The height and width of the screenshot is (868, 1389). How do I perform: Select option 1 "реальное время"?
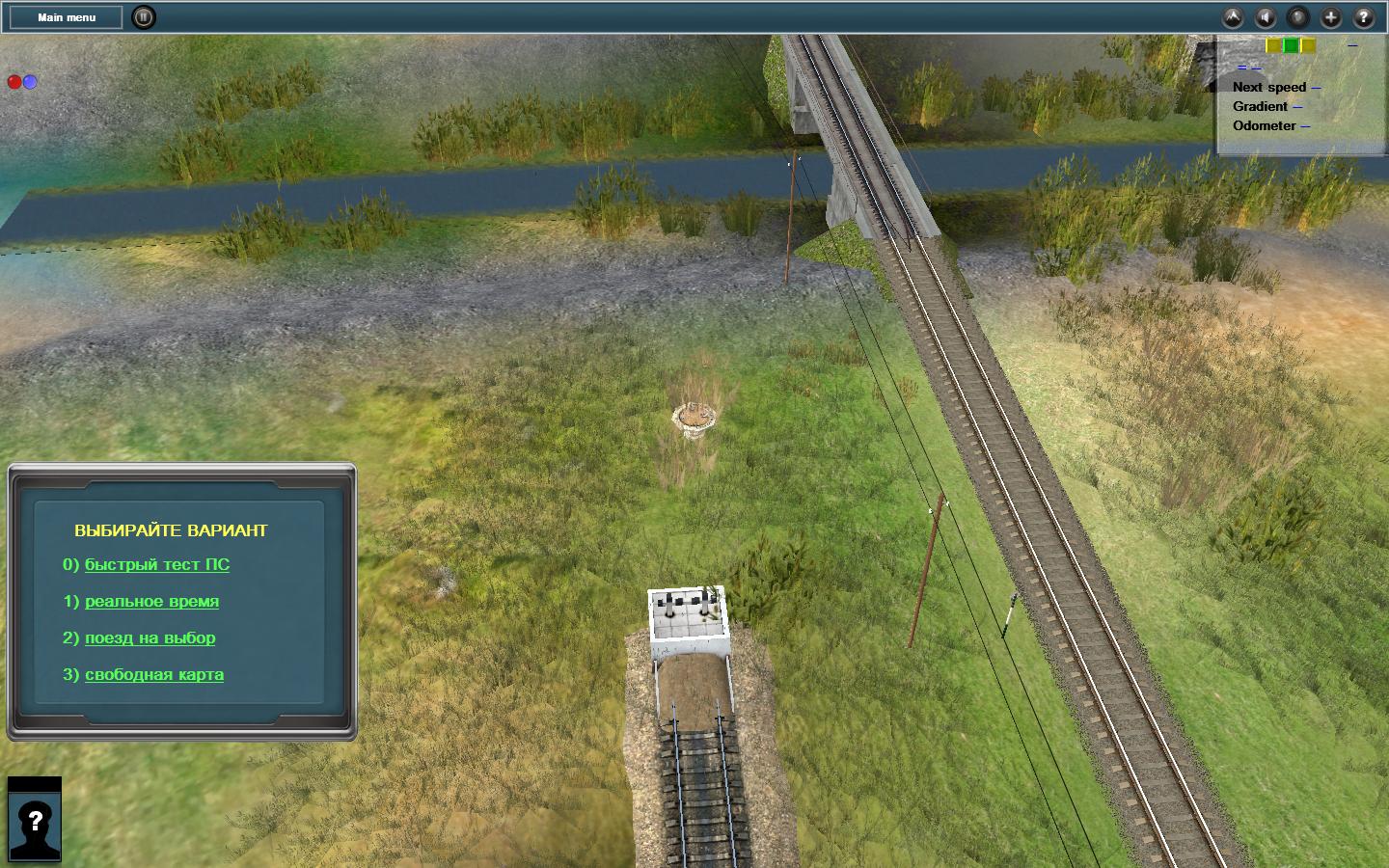click(151, 601)
